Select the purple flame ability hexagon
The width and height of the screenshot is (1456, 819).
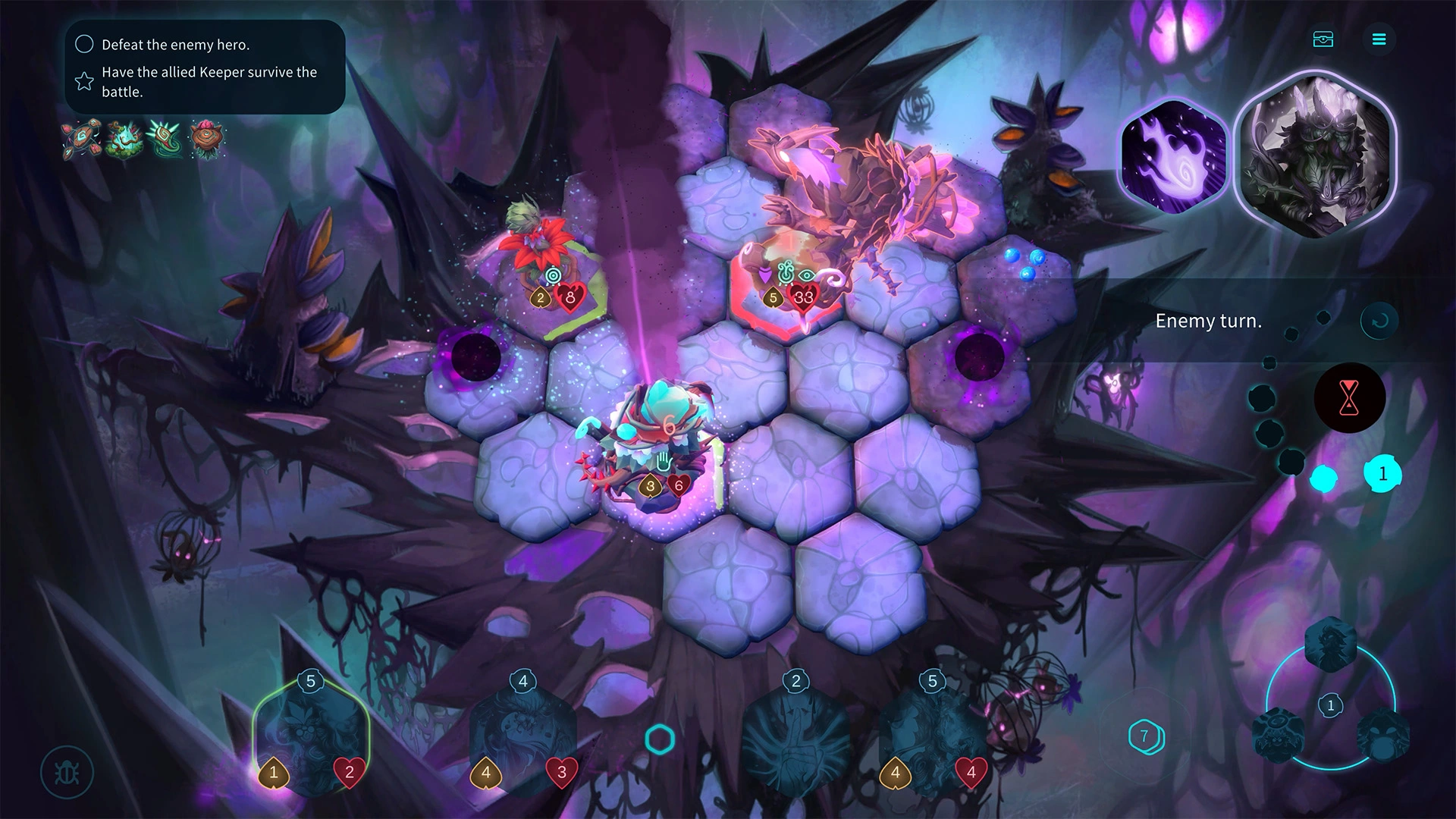(x=1172, y=156)
